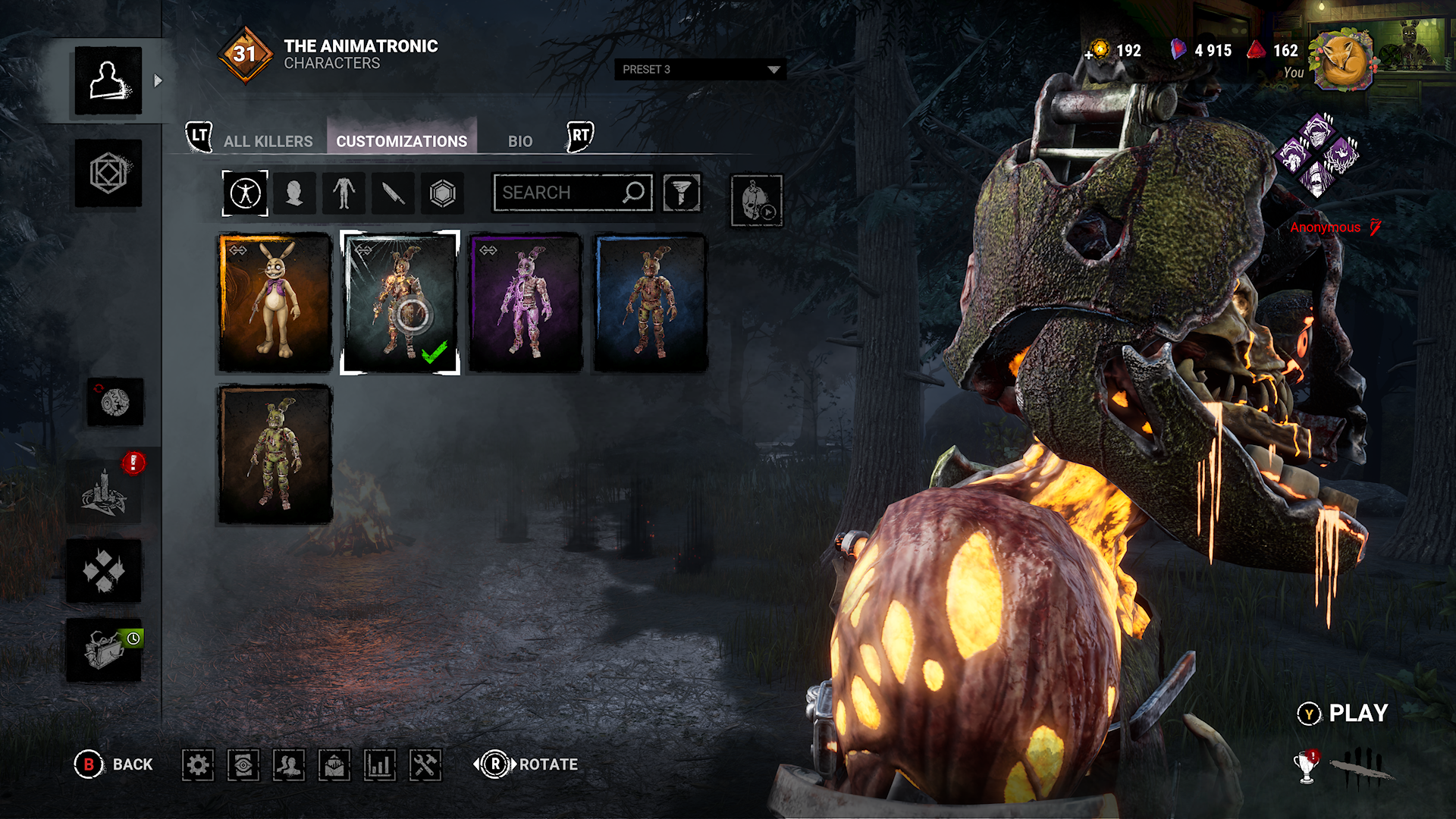Choose the blue background animatronic outfit
Viewport: 1456px width, 819px height.
[651, 303]
